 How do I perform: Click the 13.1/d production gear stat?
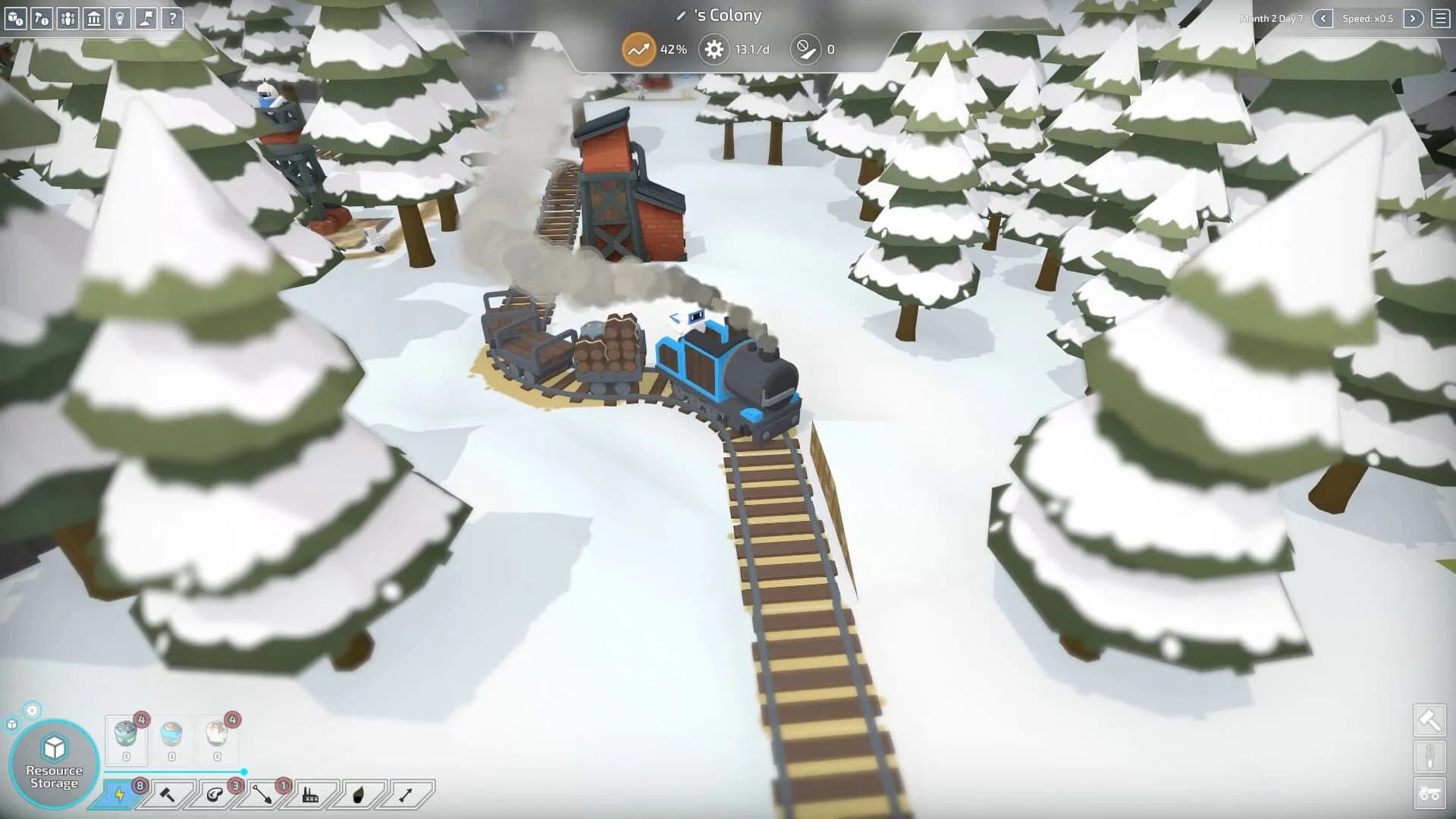(x=713, y=49)
